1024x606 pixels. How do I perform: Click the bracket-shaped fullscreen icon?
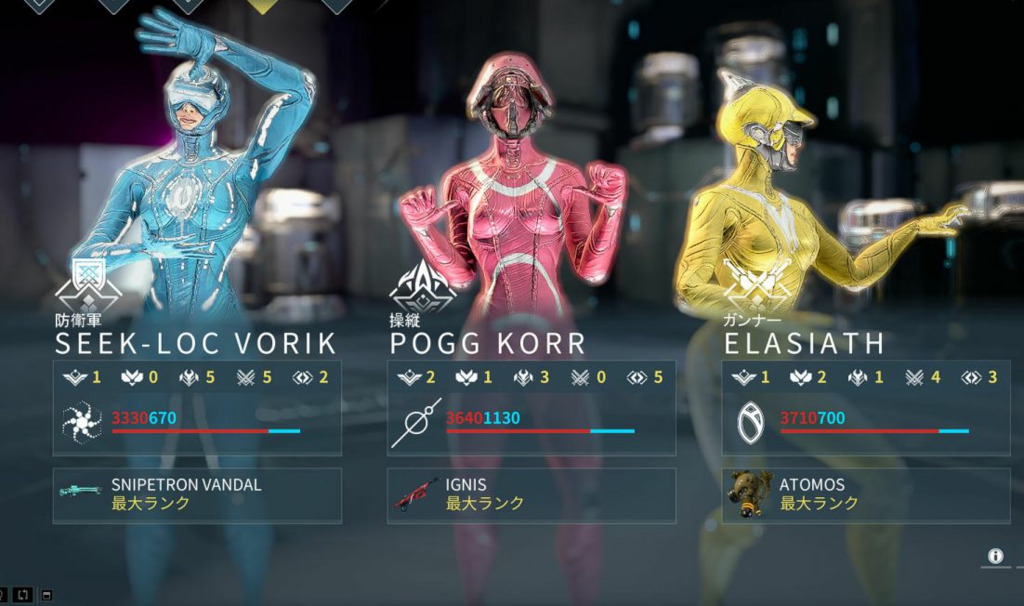click(x=24, y=596)
